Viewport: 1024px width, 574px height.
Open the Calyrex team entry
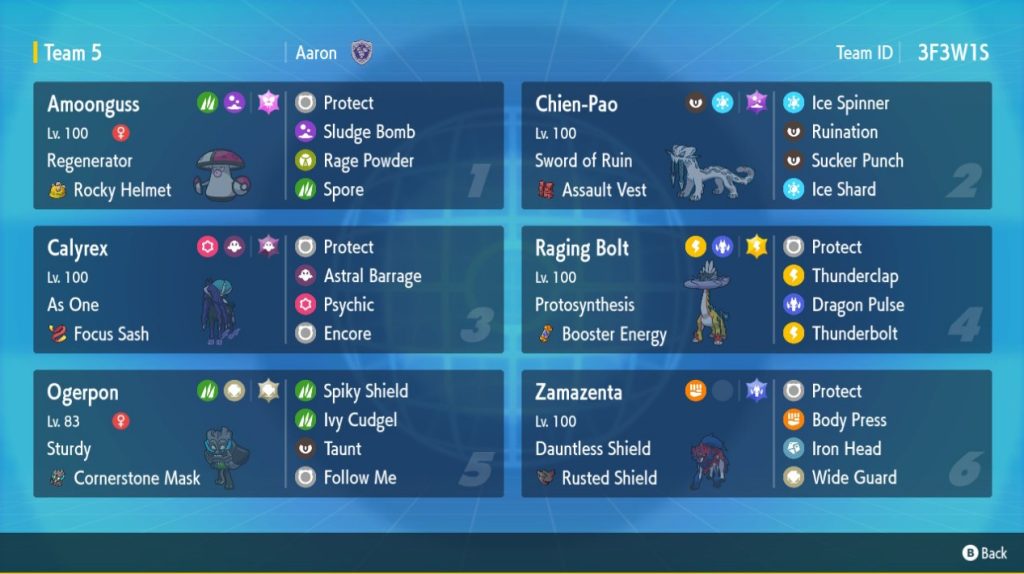(x=268, y=290)
